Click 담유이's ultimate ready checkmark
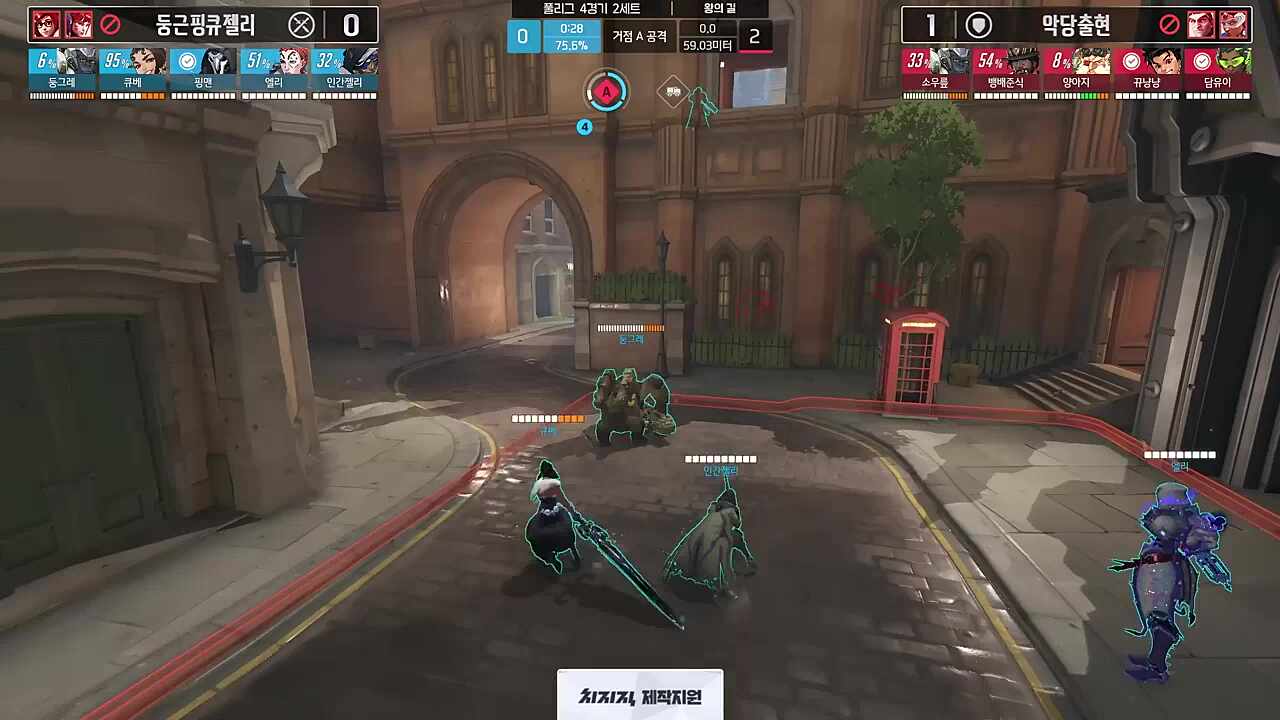Image resolution: width=1280 pixels, height=720 pixels. click(x=1202, y=60)
